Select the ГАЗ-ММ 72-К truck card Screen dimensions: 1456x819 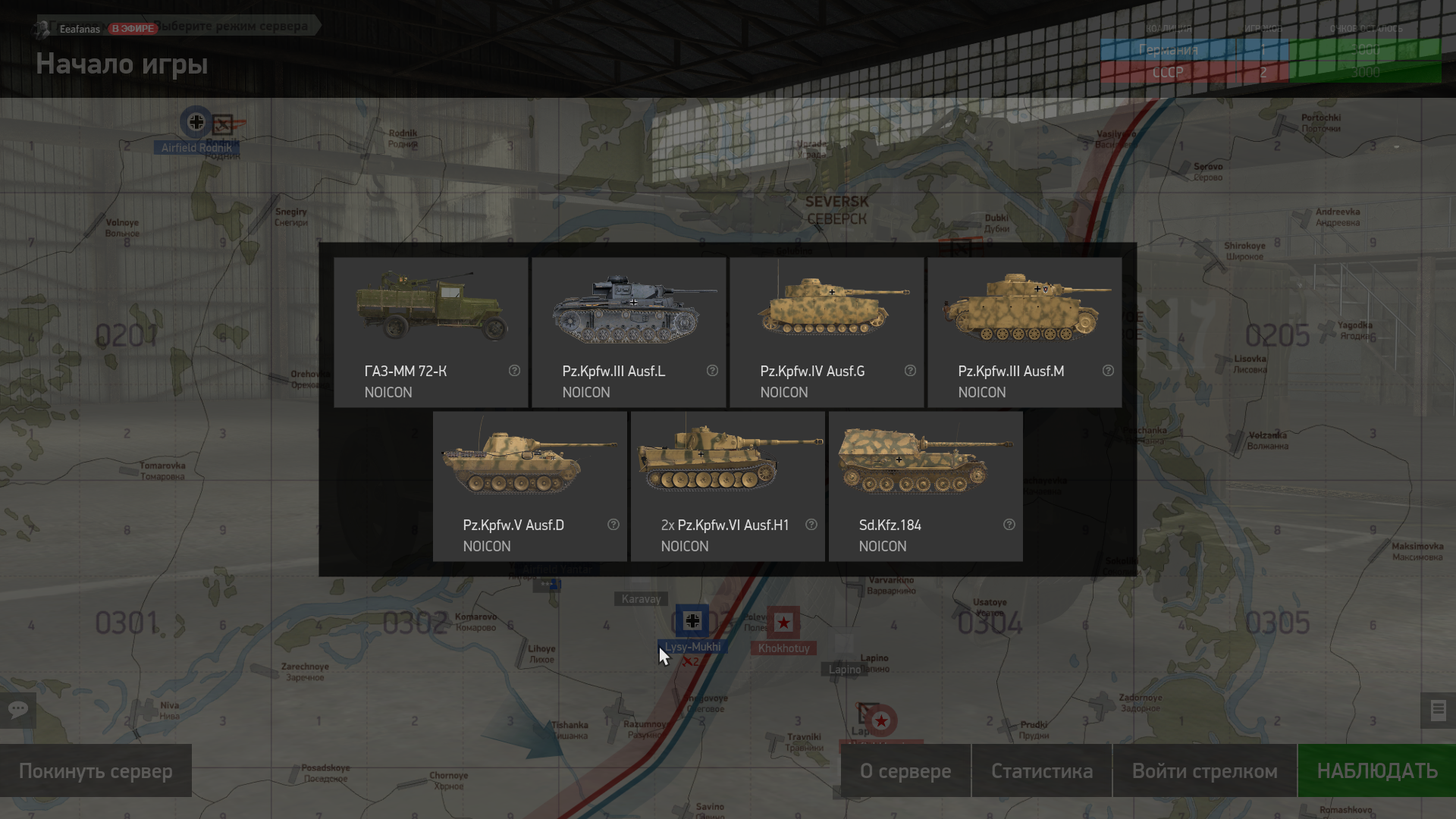coord(431,332)
